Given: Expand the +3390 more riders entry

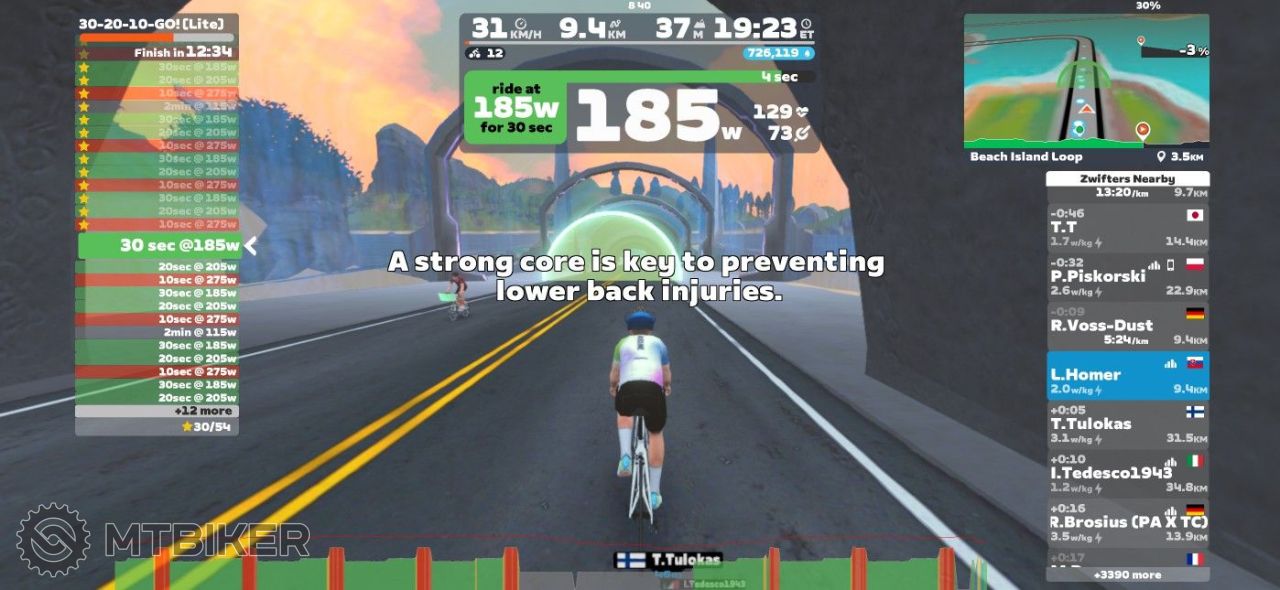Looking at the screenshot, I should 1127,575.
